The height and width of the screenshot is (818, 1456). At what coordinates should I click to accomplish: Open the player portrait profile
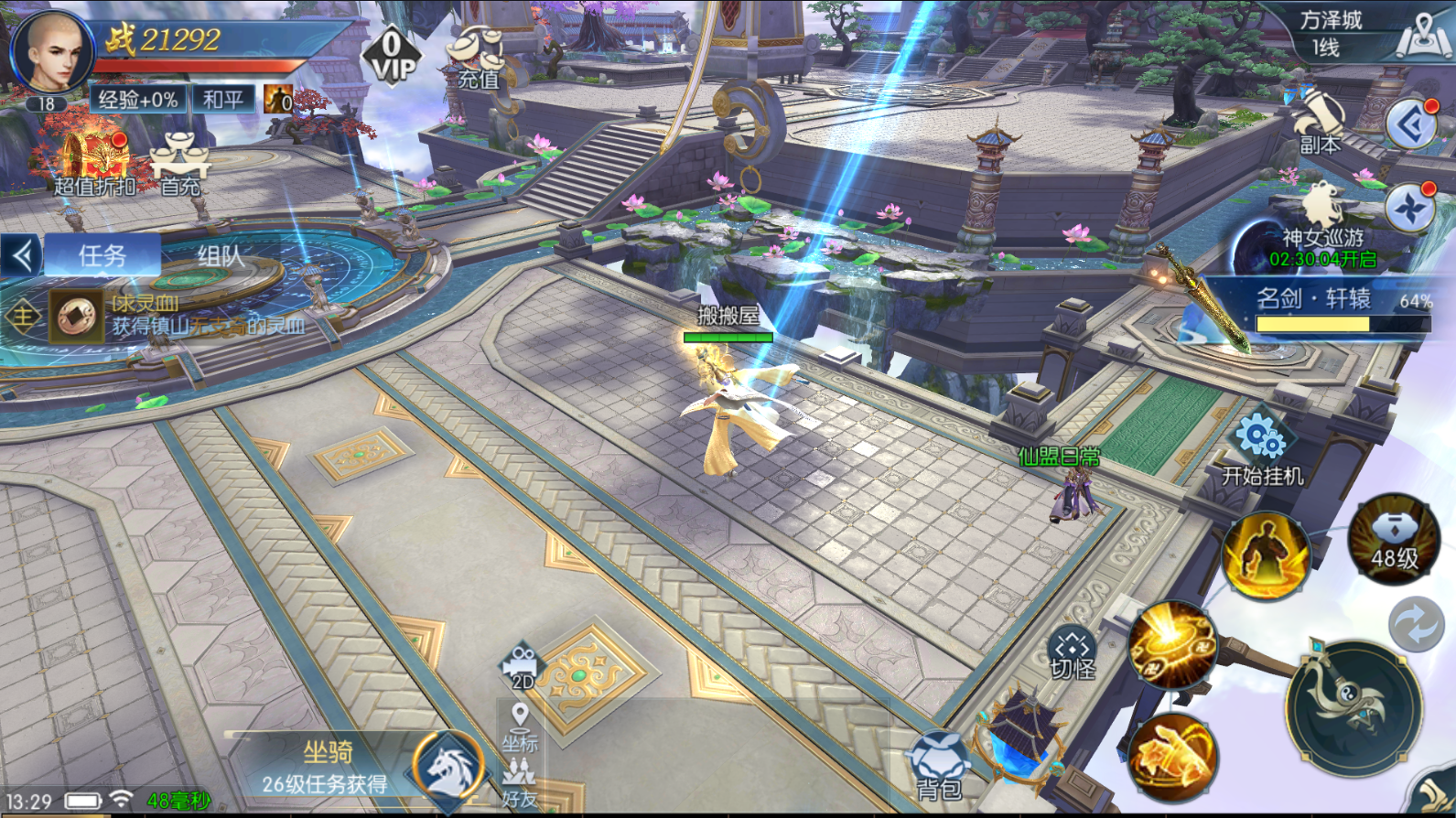(x=52, y=53)
